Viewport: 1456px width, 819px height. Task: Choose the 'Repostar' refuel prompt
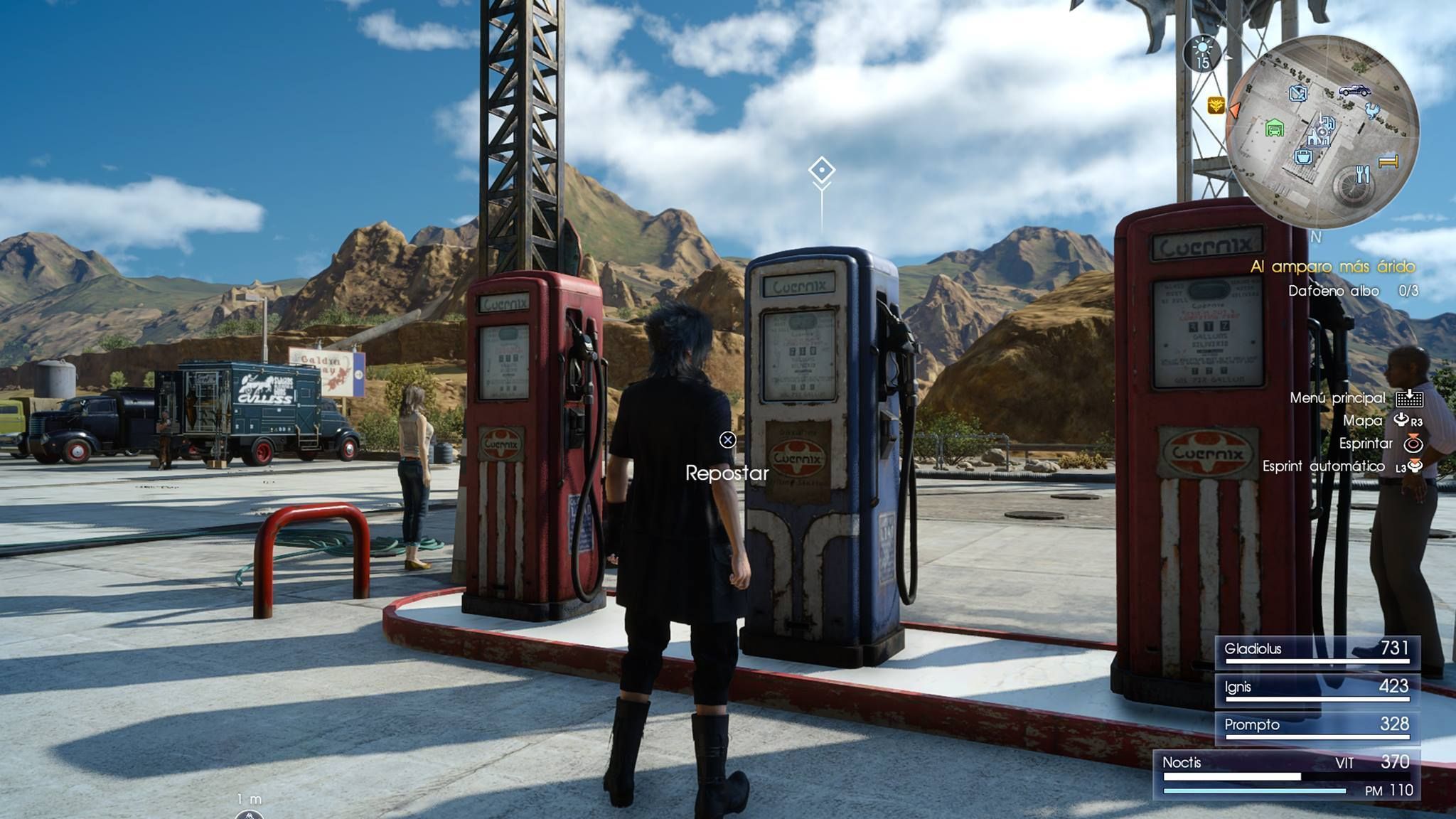pyautogui.click(x=727, y=473)
